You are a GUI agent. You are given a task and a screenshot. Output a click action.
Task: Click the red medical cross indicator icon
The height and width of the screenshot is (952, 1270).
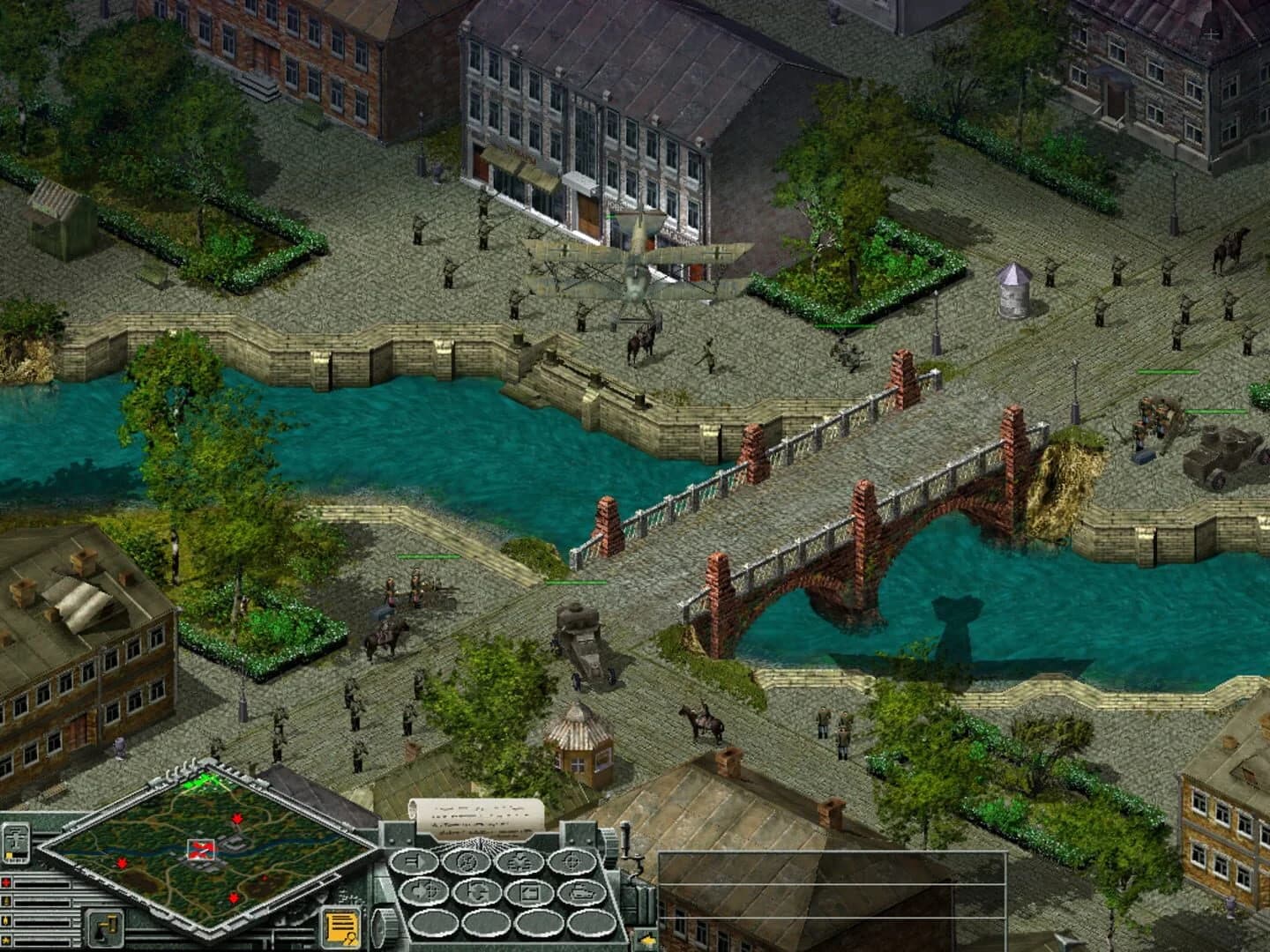pos(6,882)
